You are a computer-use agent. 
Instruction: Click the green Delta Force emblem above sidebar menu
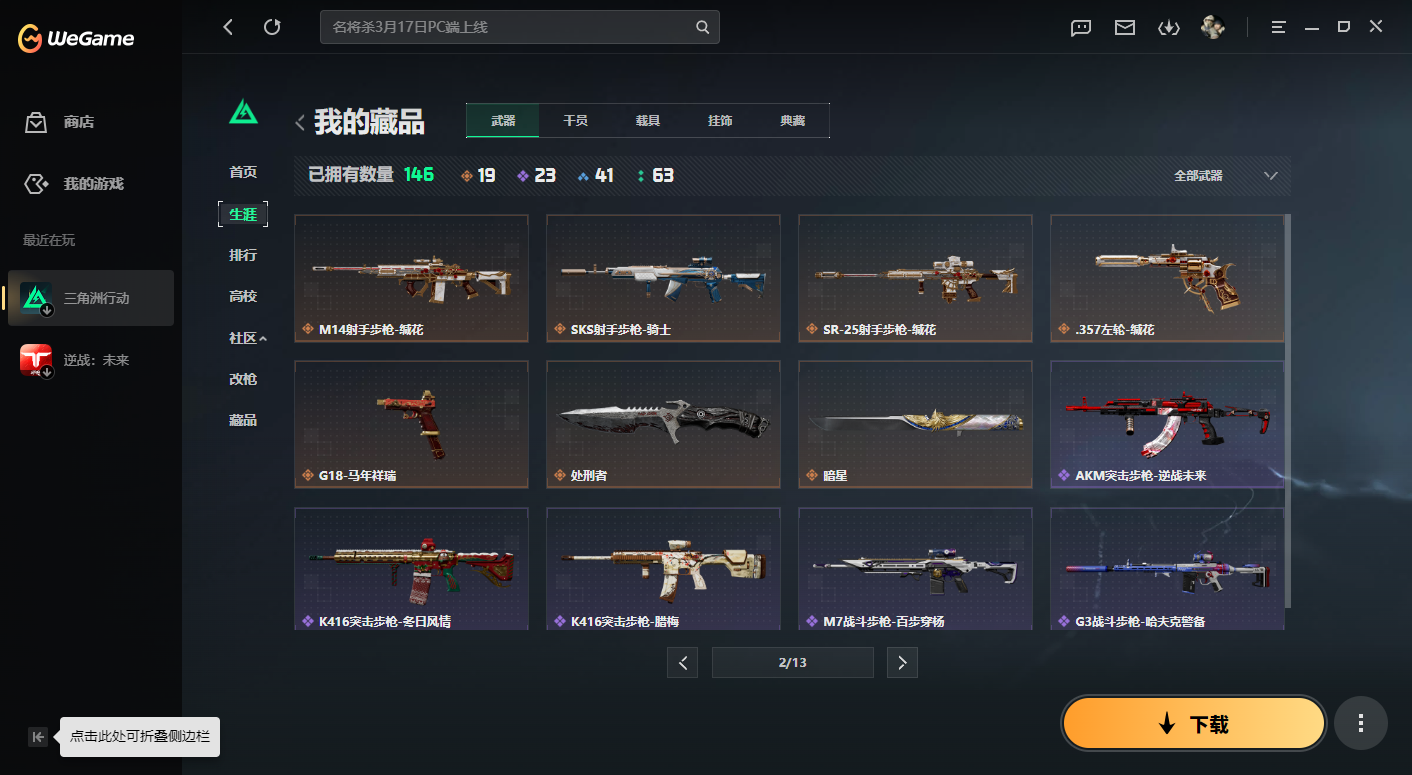tap(243, 112)
